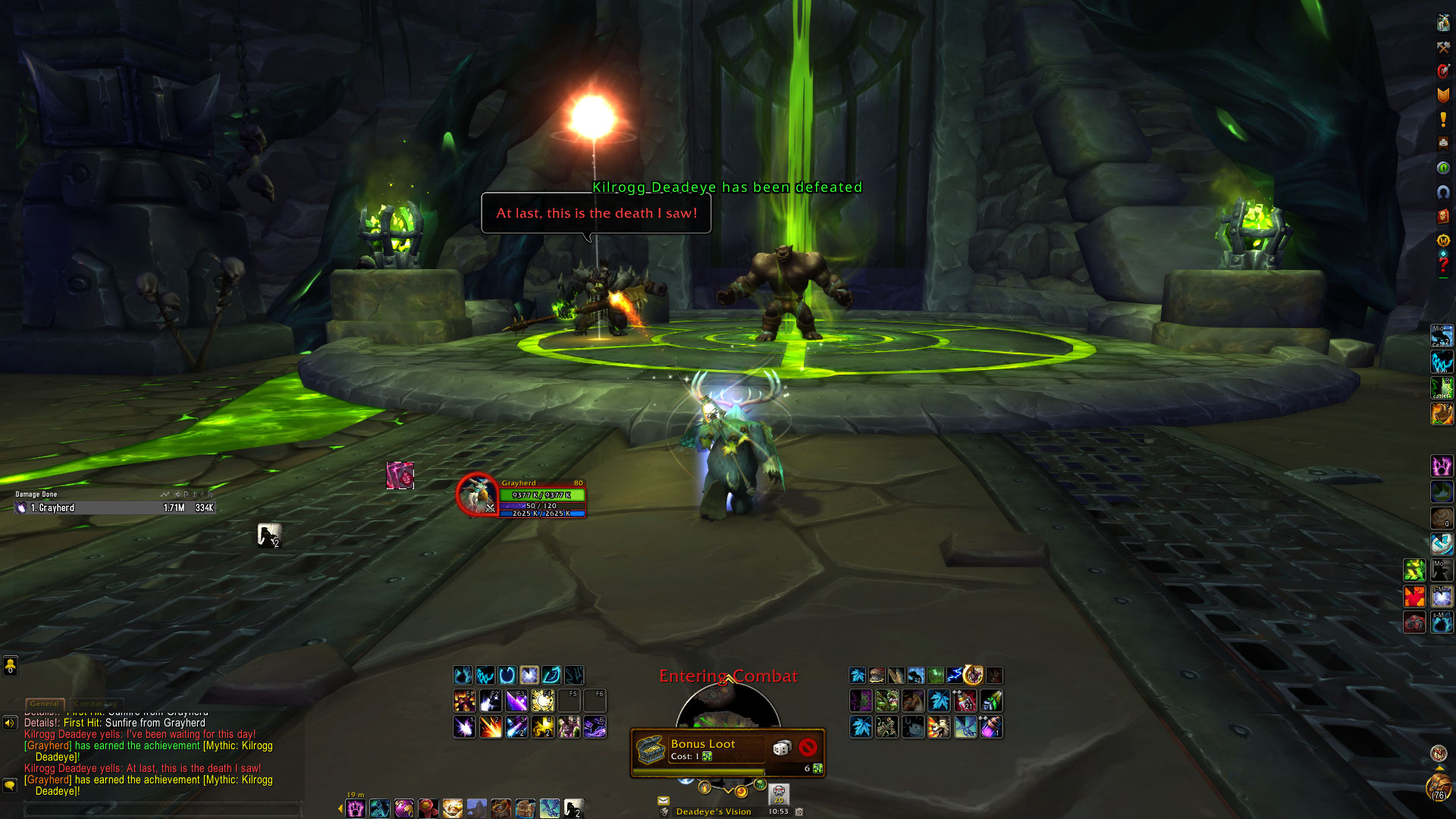Open the achievements shield icon
This screenshot has width=1456, height=819.
(1443, 95)
